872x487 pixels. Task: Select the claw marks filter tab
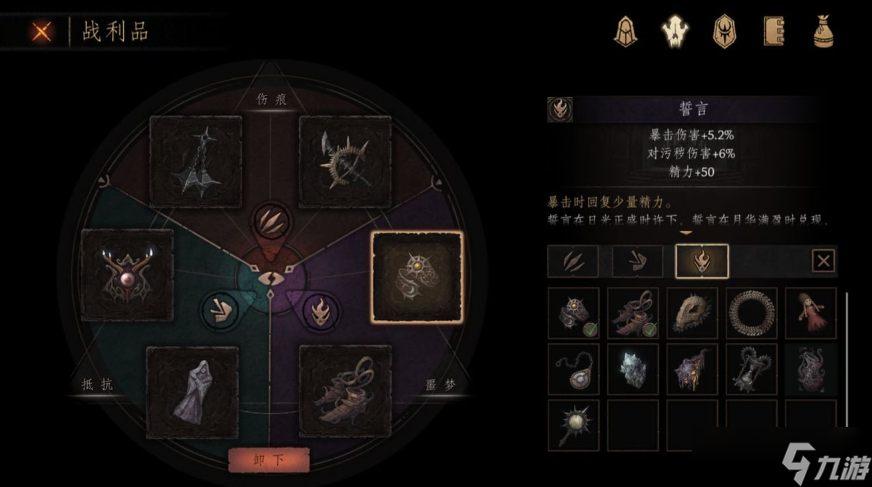click(573, 262)
